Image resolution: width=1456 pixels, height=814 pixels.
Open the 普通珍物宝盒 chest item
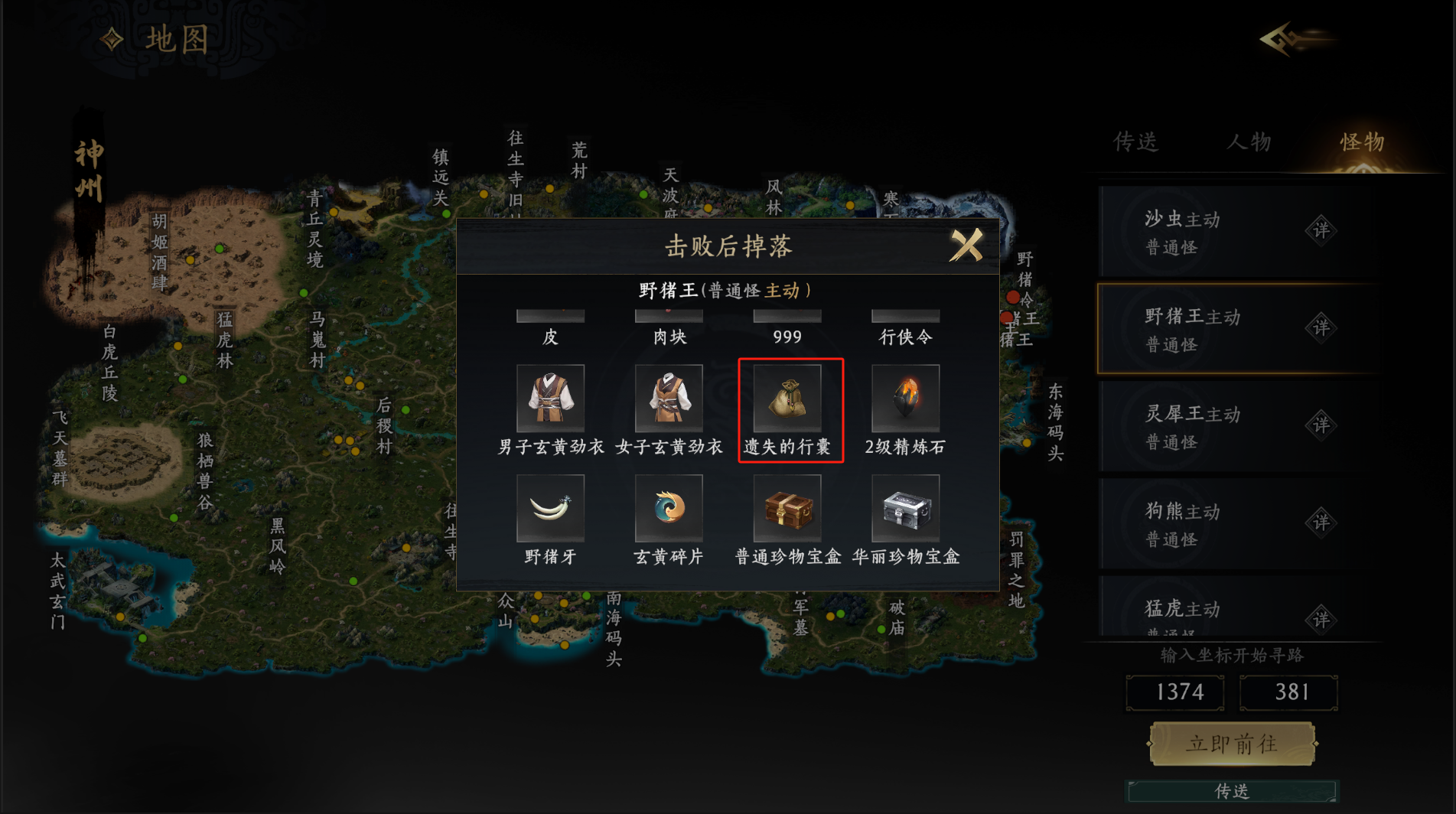[x=787, y=509]
